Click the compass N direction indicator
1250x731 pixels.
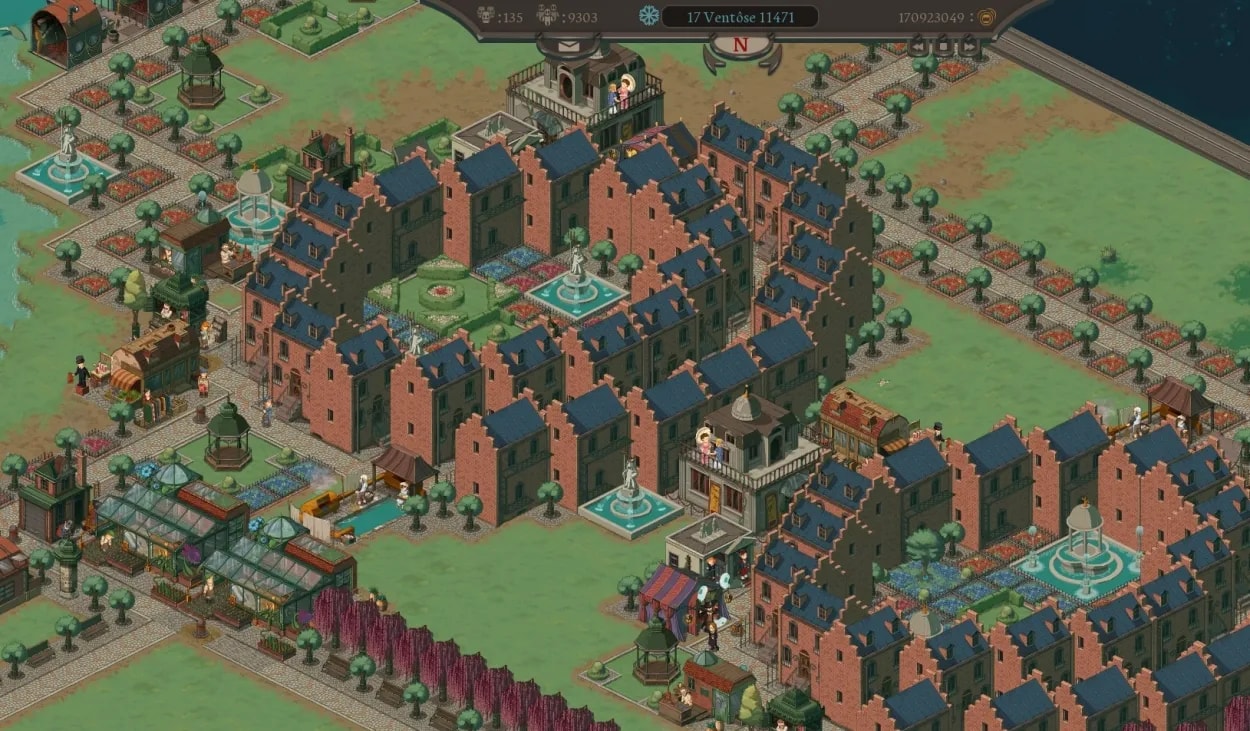click(x=741, y=45)
